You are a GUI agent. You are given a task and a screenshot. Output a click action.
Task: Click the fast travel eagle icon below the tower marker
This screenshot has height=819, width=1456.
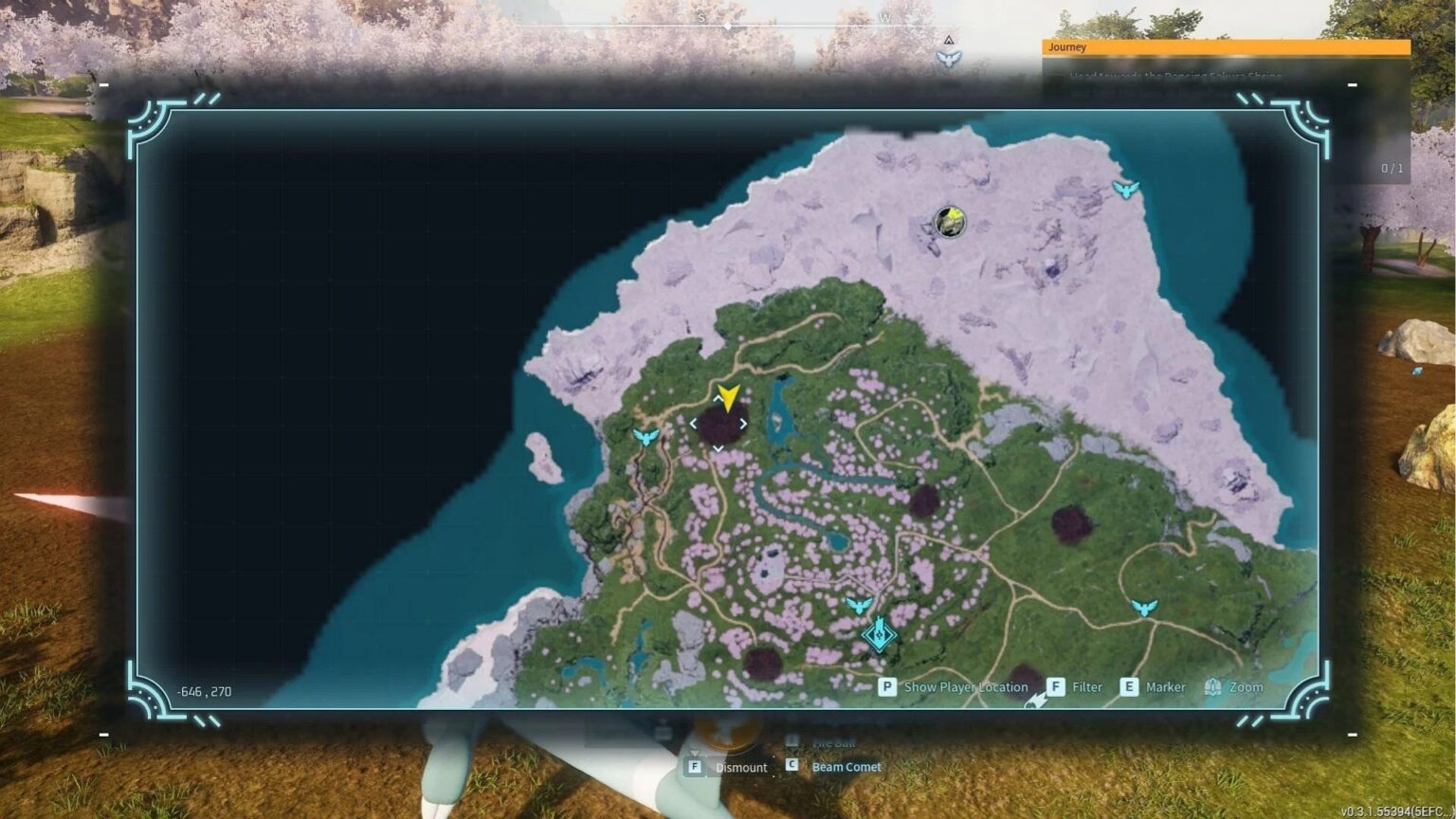click(860, 604)
